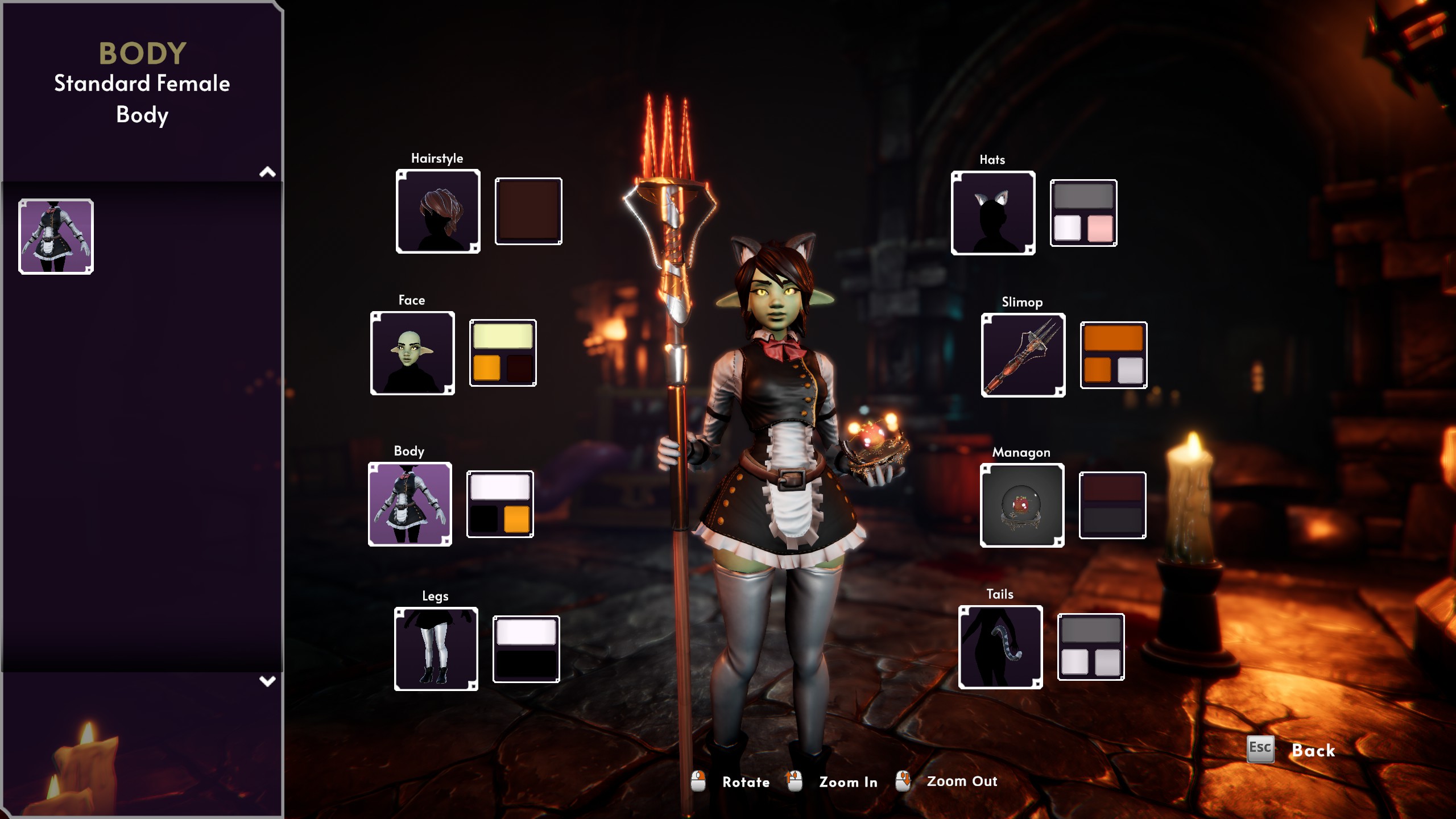Open the Hairstyle customization slot
Viewport: 1456px width, 819px height.
pos(438,210)
